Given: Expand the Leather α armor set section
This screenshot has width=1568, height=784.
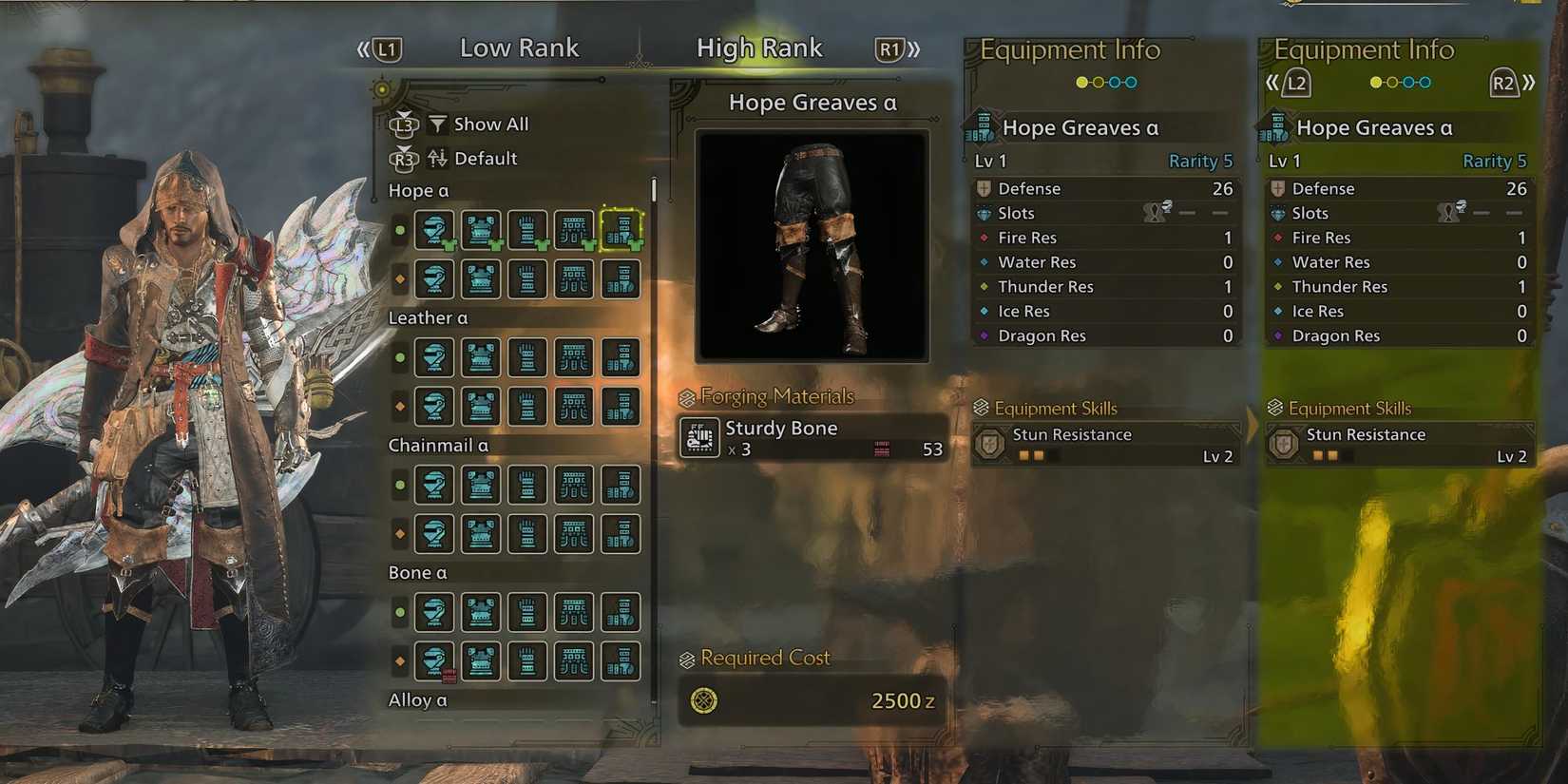Looking at the screenshot, I should tap(427, 317).
